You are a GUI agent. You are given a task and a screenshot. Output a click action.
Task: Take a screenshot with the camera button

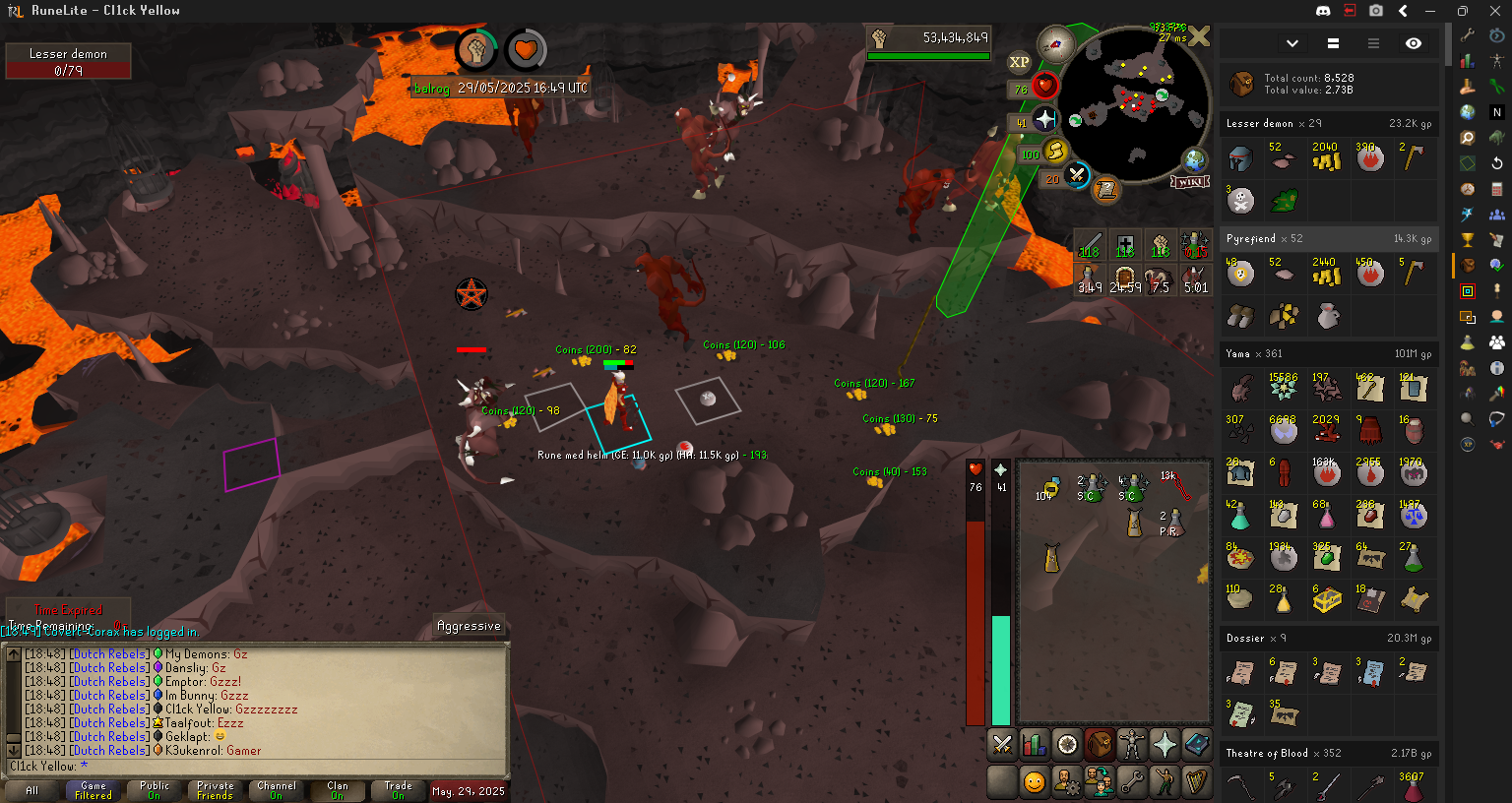click(1376, 11)
